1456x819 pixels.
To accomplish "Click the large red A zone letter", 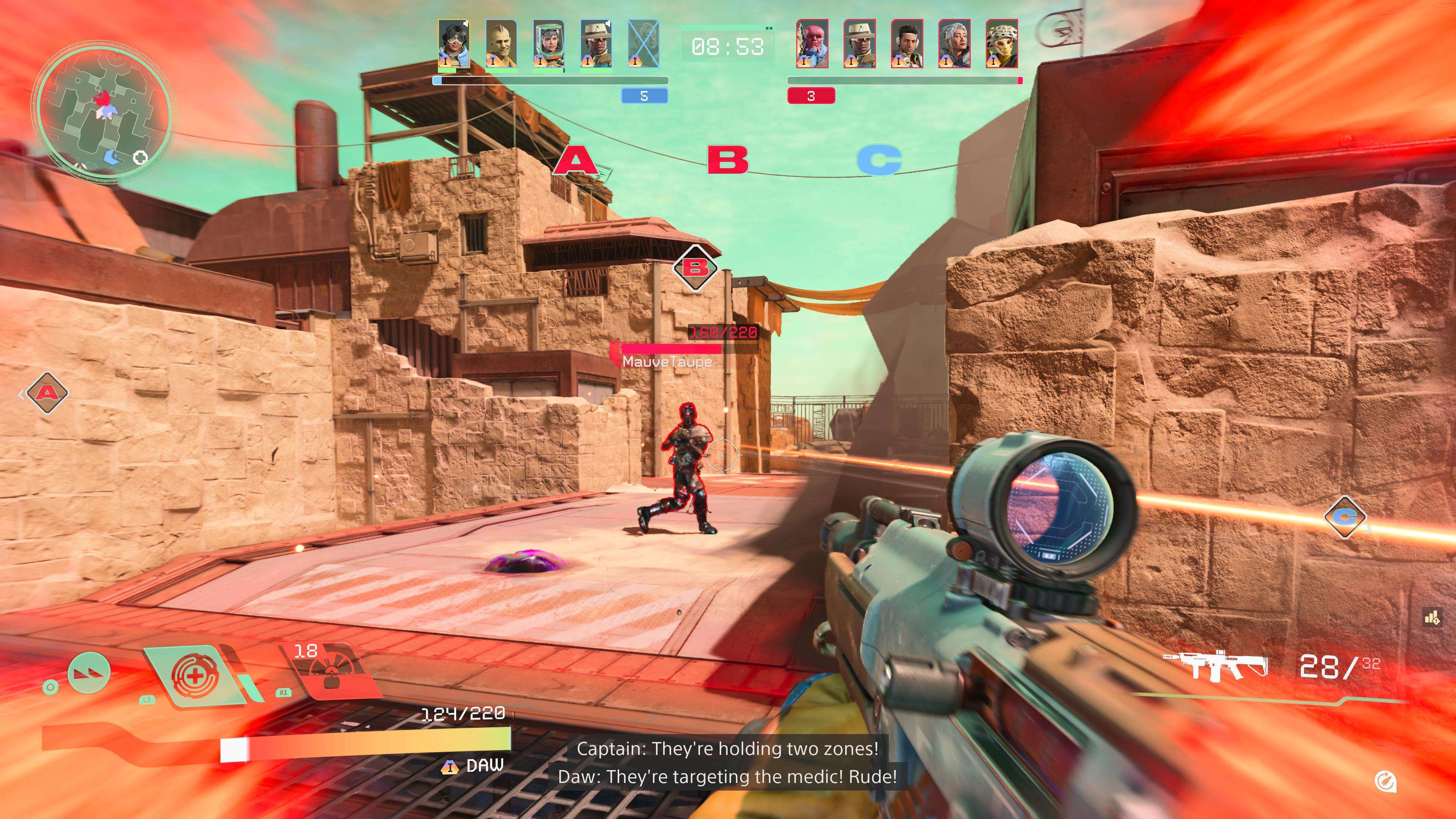I will pyautogui.click(x=574, y=160).
